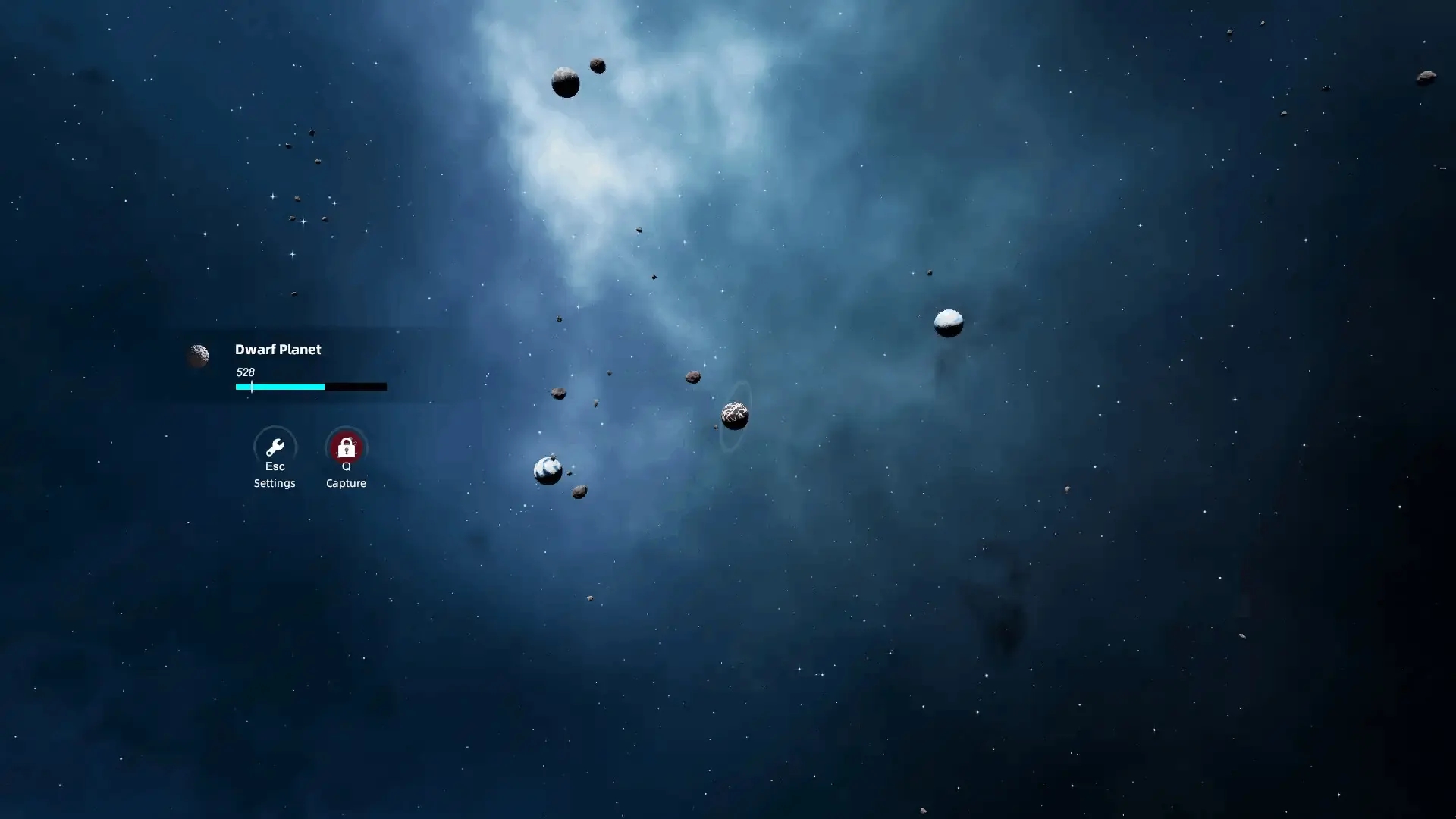Click the Q key label above Capture

[x=346, y=467]
